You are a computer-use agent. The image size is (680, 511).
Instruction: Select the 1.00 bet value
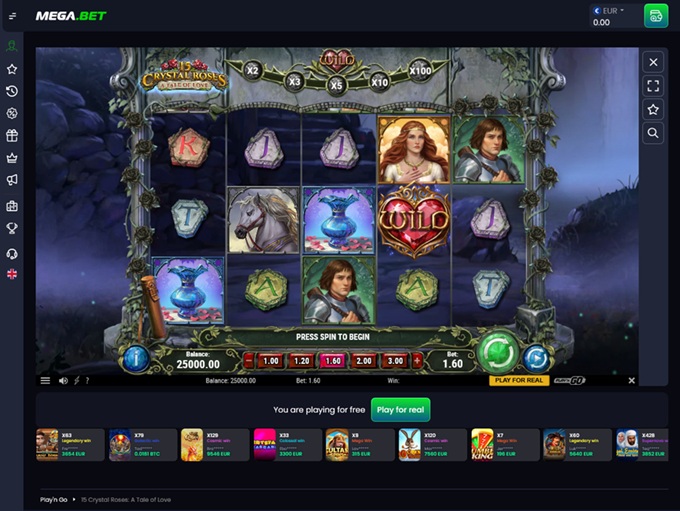click(270, 361)
